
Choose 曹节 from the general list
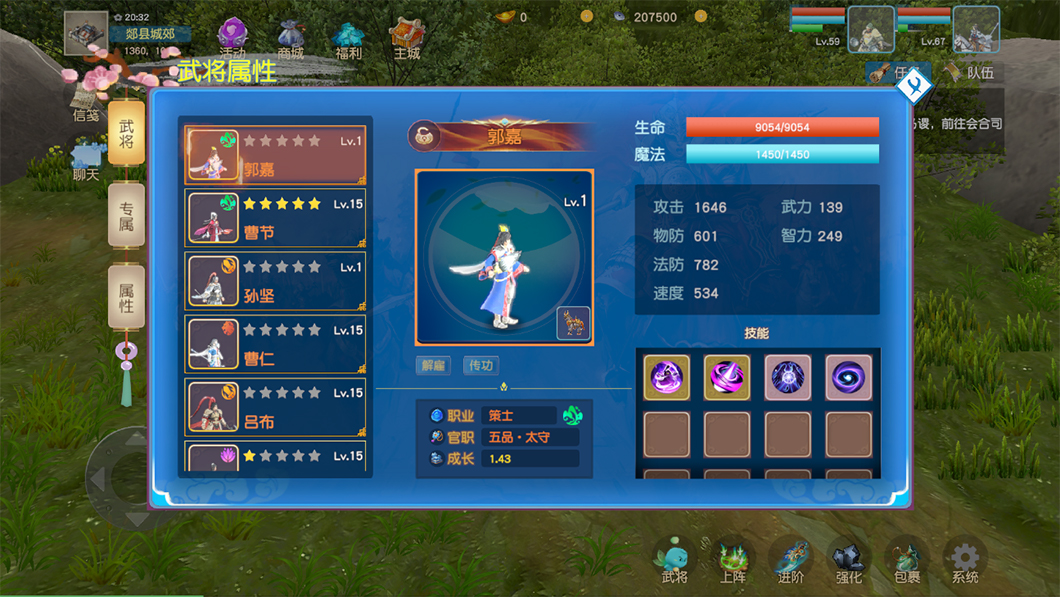point(275,218)
